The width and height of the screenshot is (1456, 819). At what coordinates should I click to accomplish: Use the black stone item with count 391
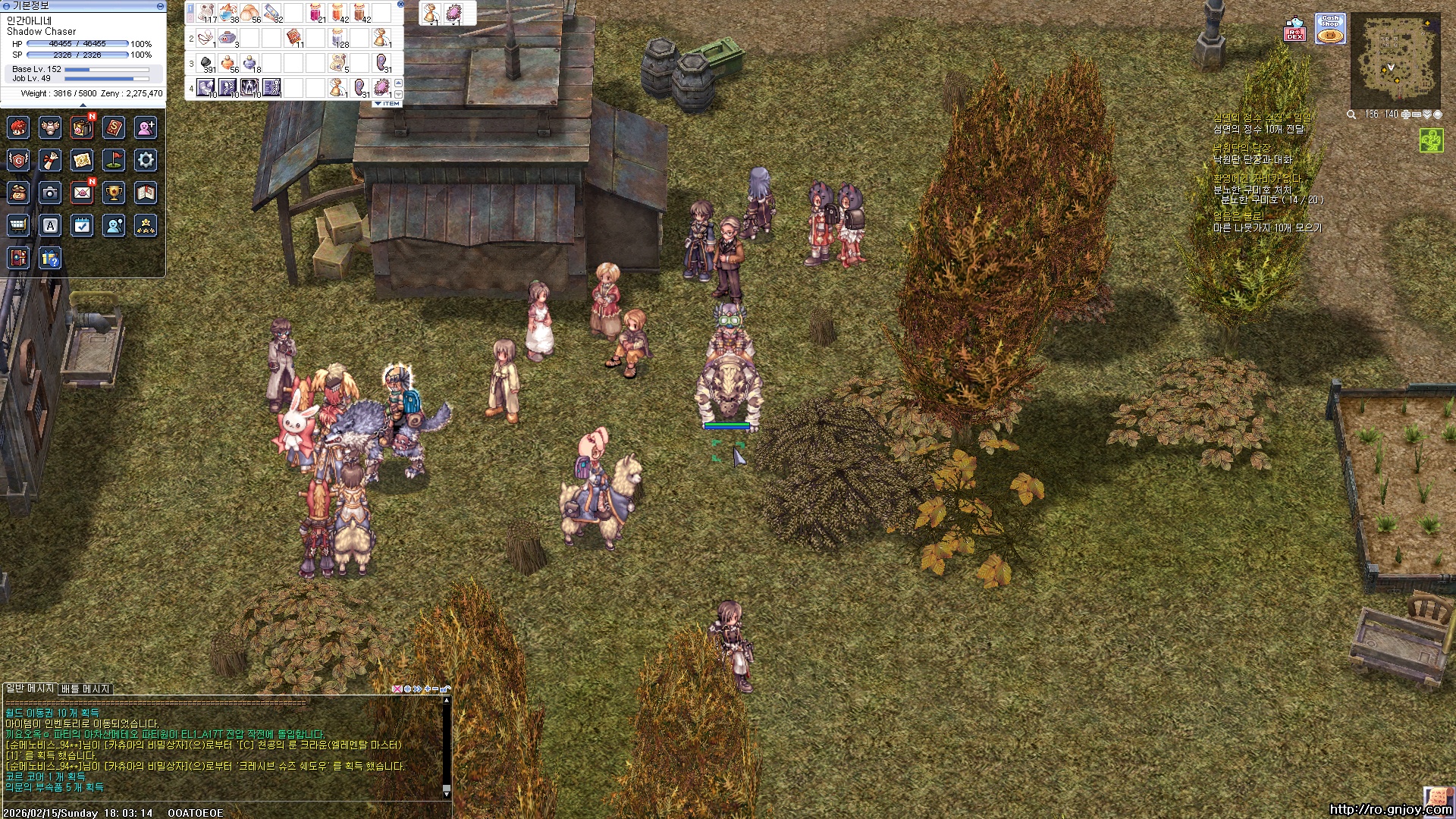[x=206, y=63]
